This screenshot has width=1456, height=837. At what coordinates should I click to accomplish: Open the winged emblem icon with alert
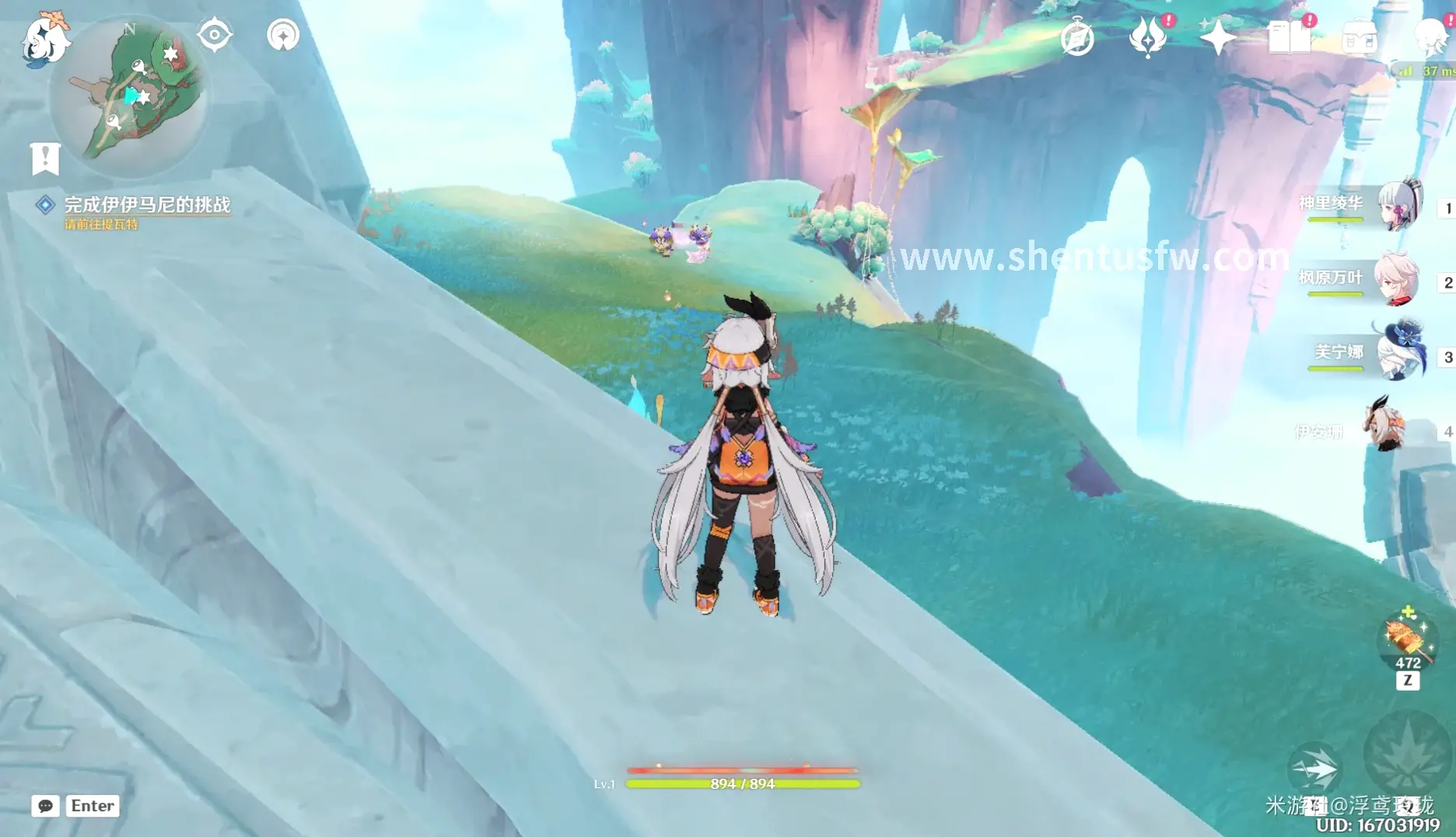(x=1148, y=37)
